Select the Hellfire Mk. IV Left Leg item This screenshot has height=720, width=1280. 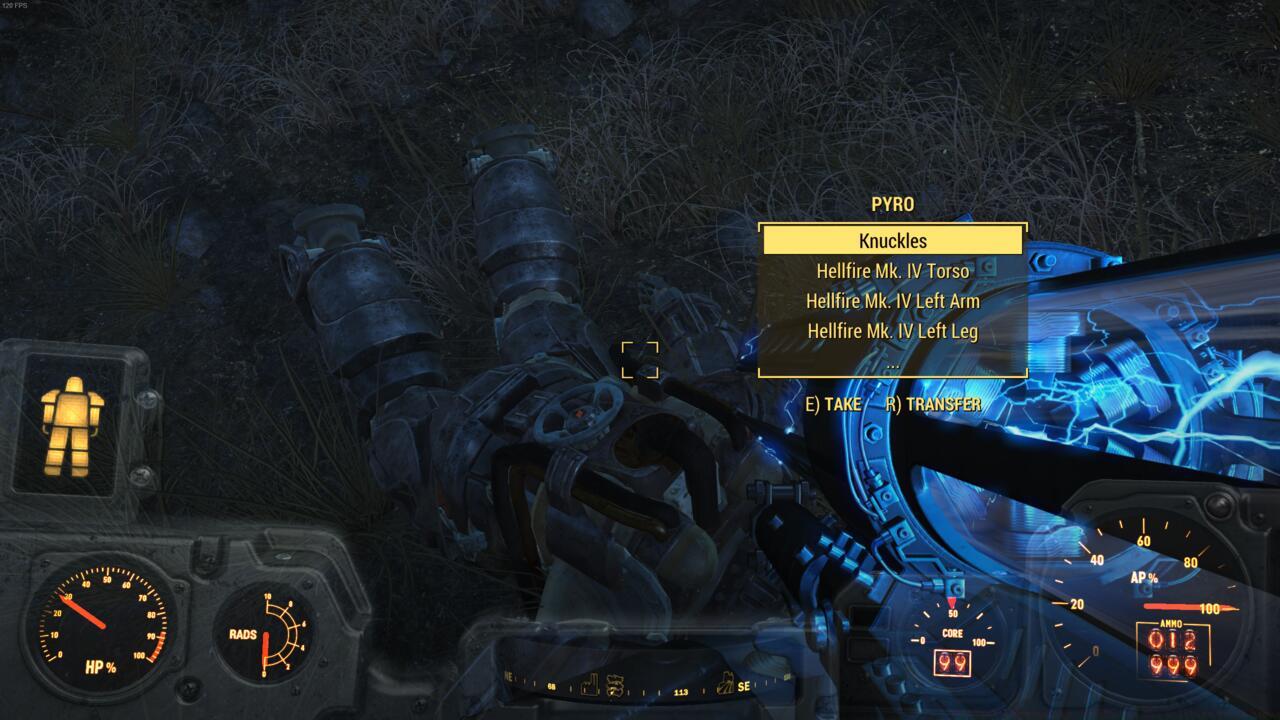click(891, 331)
